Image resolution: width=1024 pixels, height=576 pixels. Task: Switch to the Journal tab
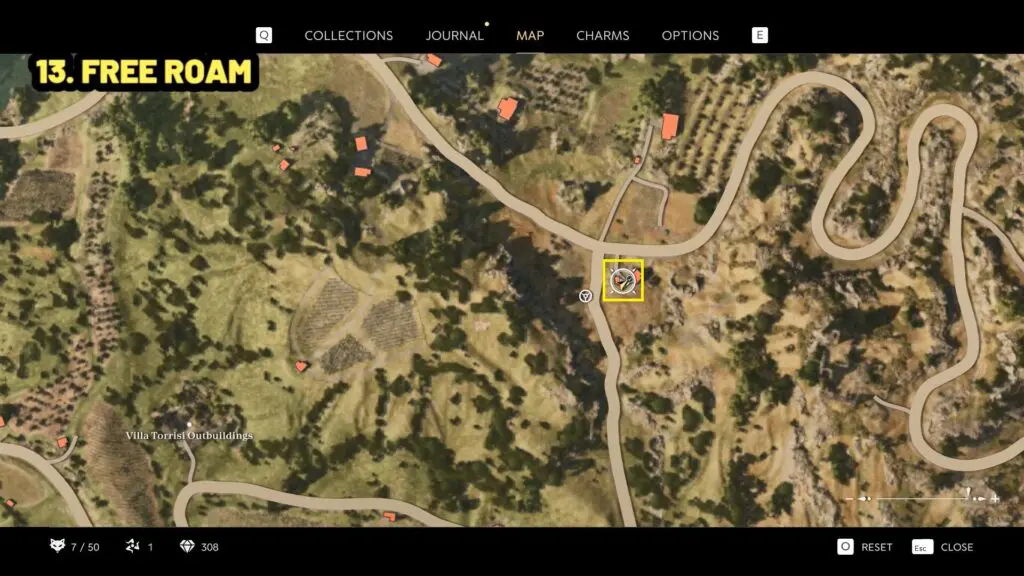pos(454,35)
